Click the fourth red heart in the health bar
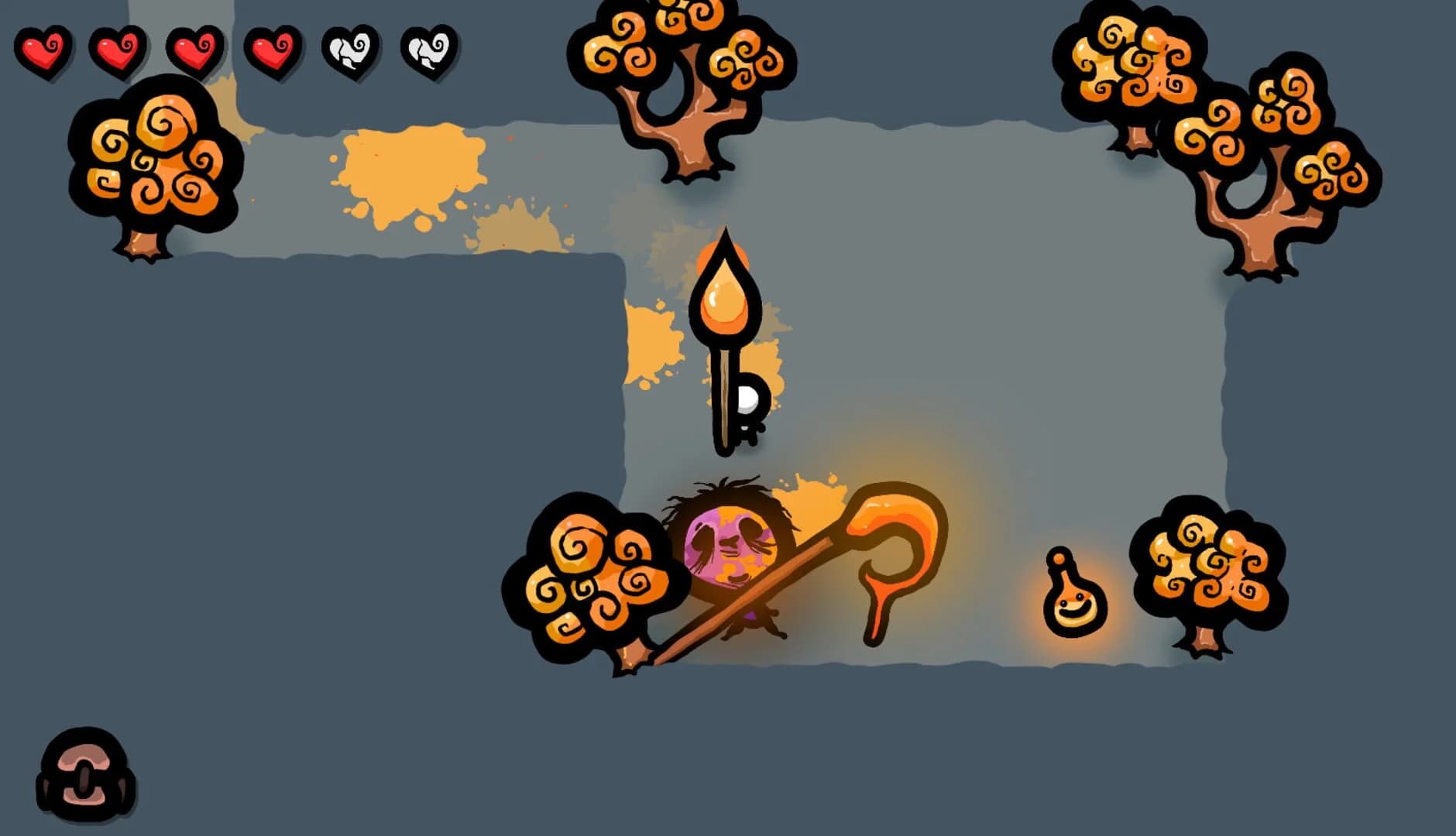This screenshot has width=1456, height=836. click(x=273, y=54)
